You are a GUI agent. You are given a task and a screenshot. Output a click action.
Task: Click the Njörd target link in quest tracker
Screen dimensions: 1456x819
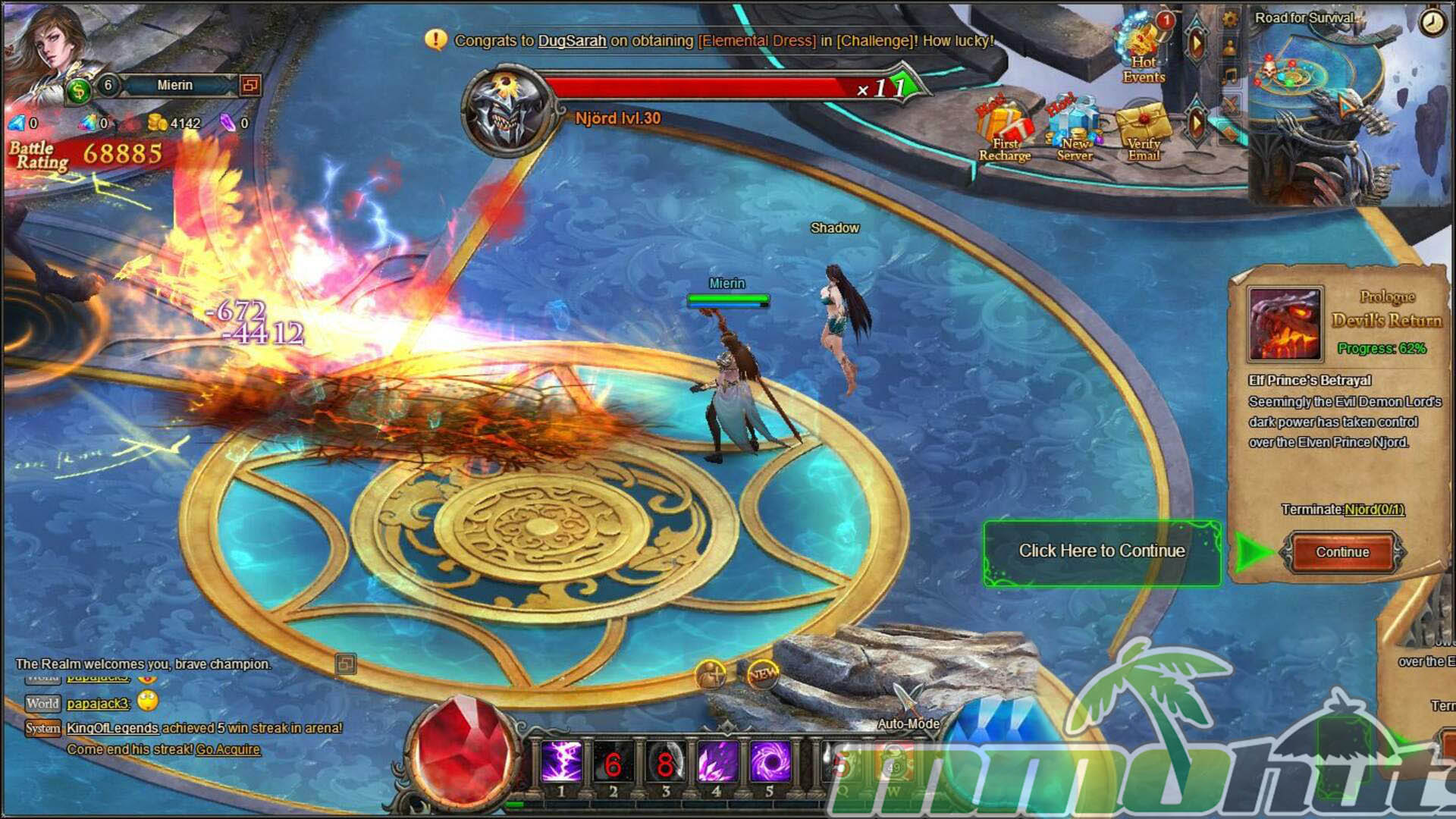1373,510
